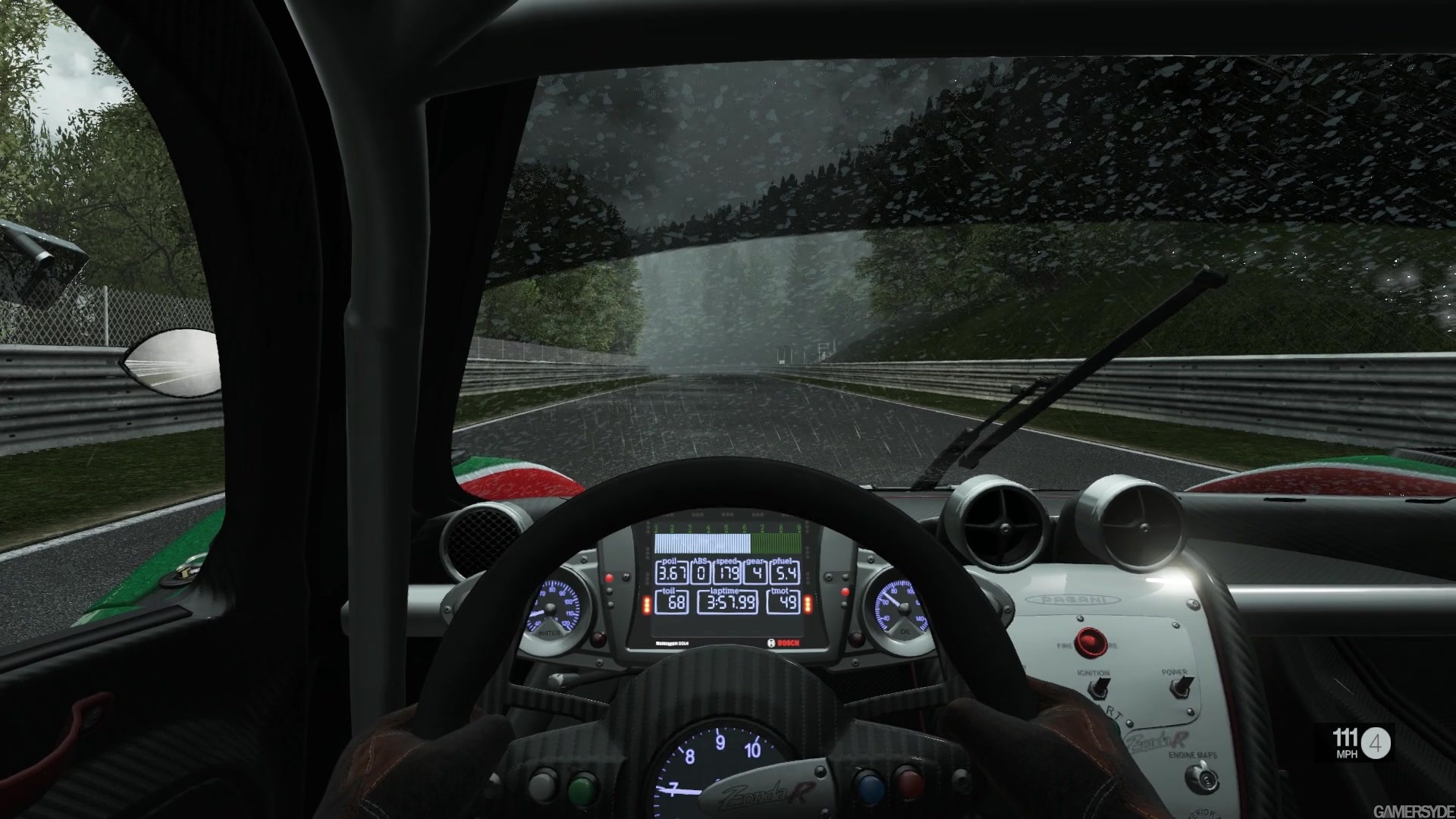Screen dimensions: 1456x819
Task: Click the laptime display showing 3:57.99
Action: click(x=728, y=603)
